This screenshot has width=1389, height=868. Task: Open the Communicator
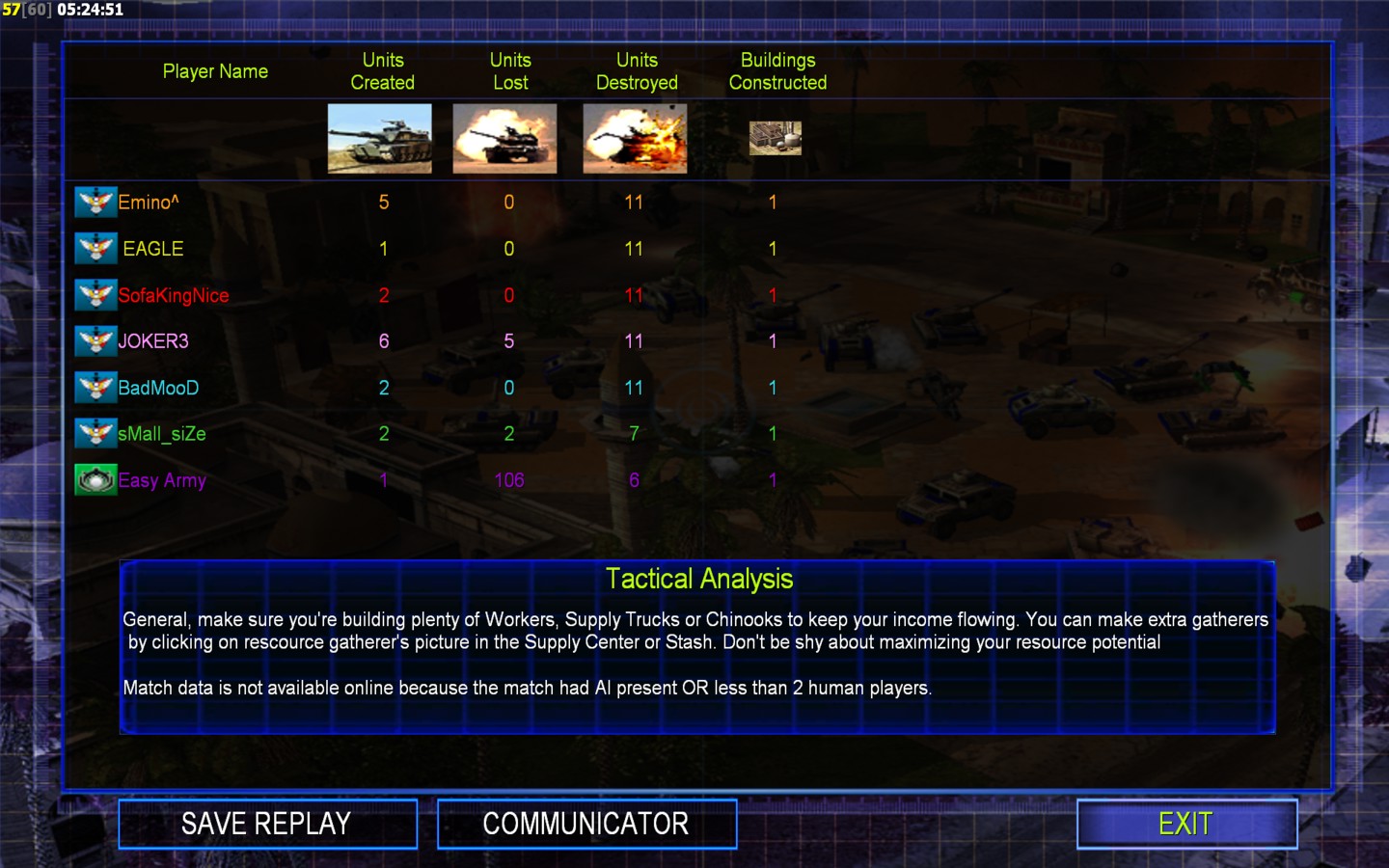(x=586, y=824)
